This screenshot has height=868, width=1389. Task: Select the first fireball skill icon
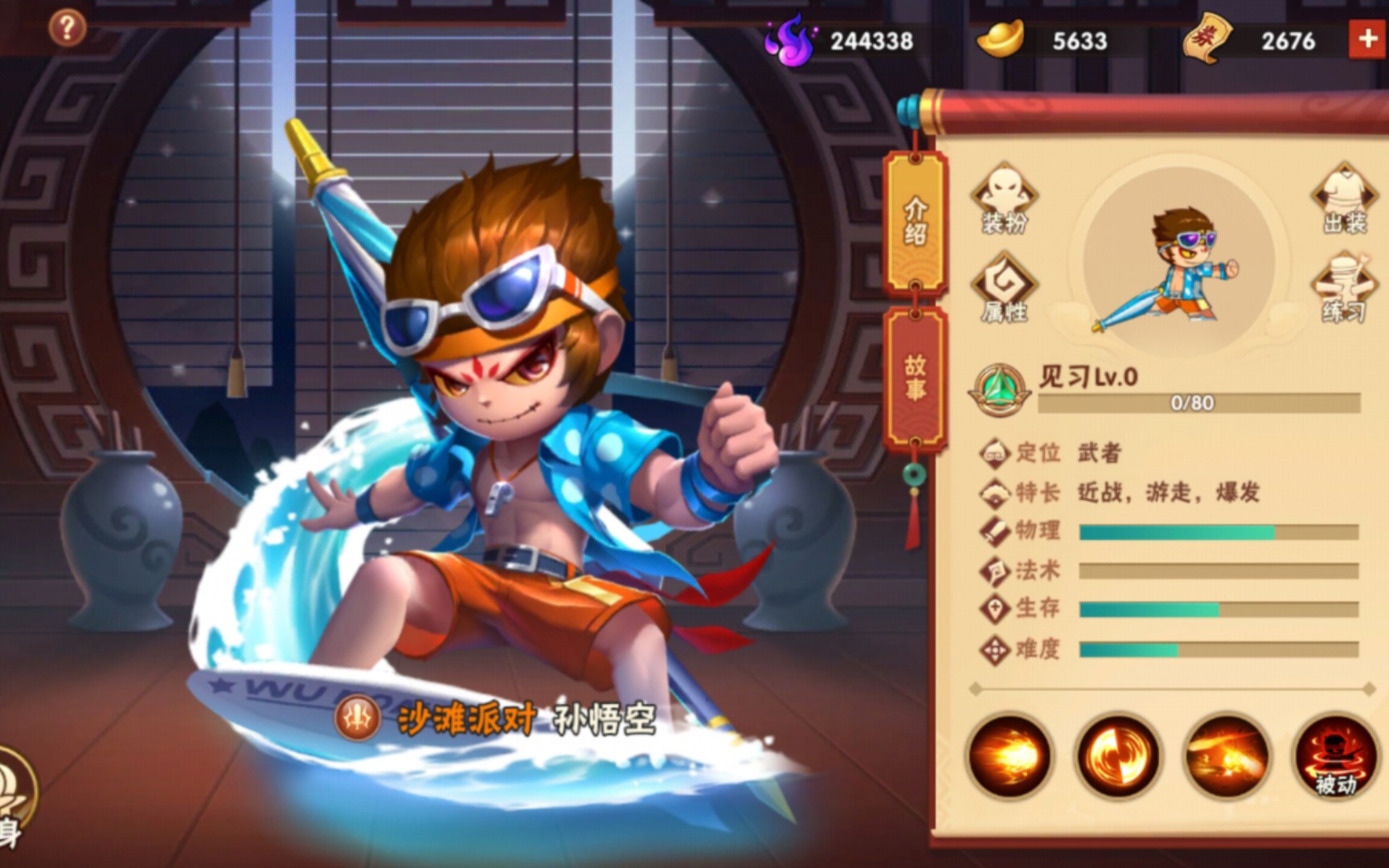[1009, 755]
